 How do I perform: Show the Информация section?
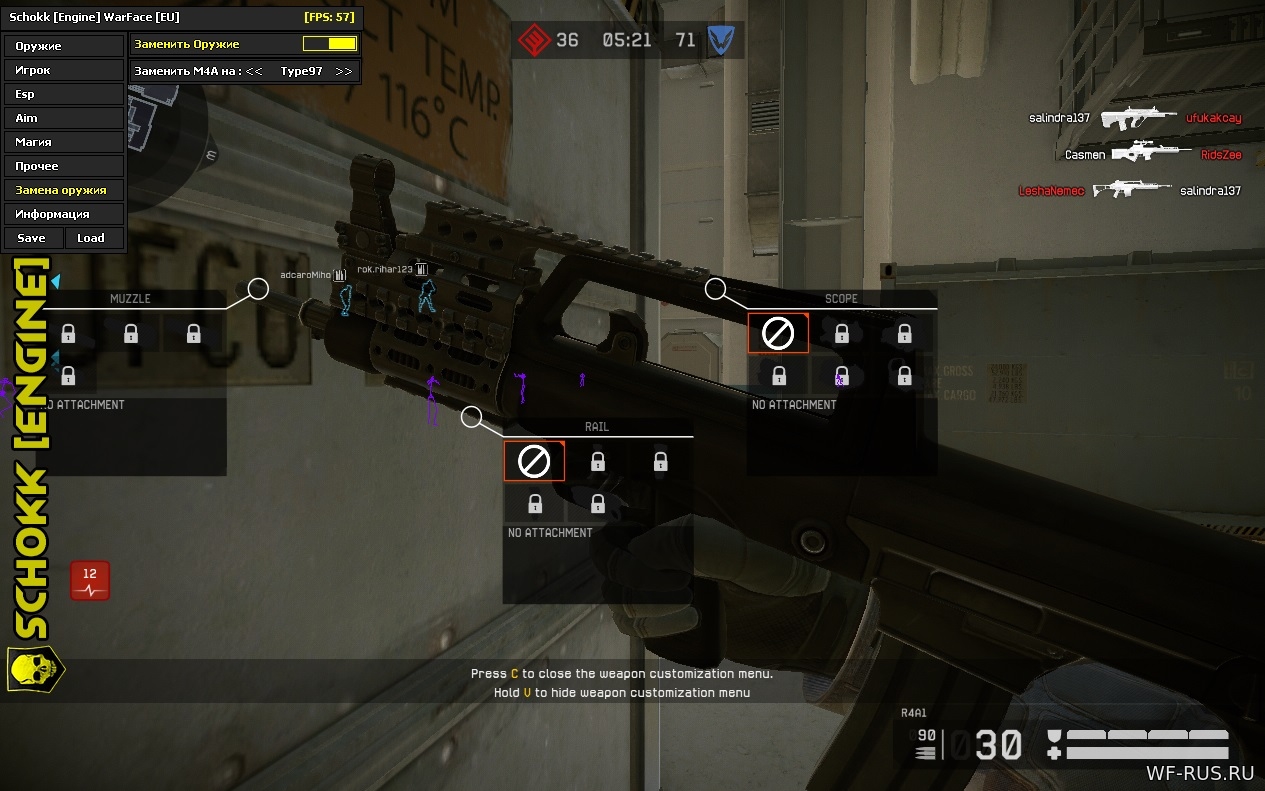tap(64, 214)
